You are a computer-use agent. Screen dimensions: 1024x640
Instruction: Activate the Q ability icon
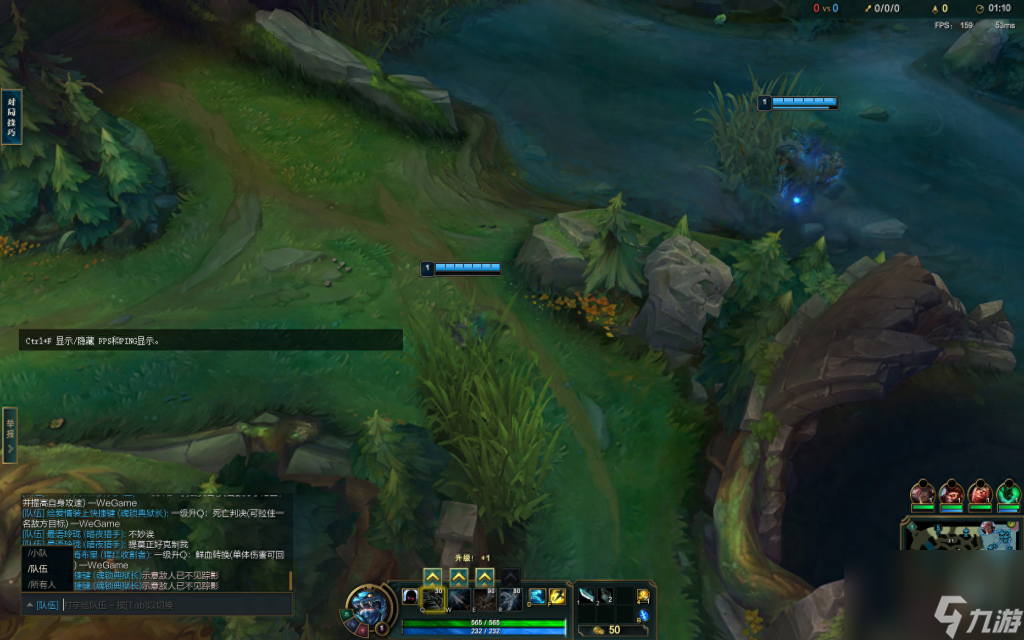(x=433, y=598)
